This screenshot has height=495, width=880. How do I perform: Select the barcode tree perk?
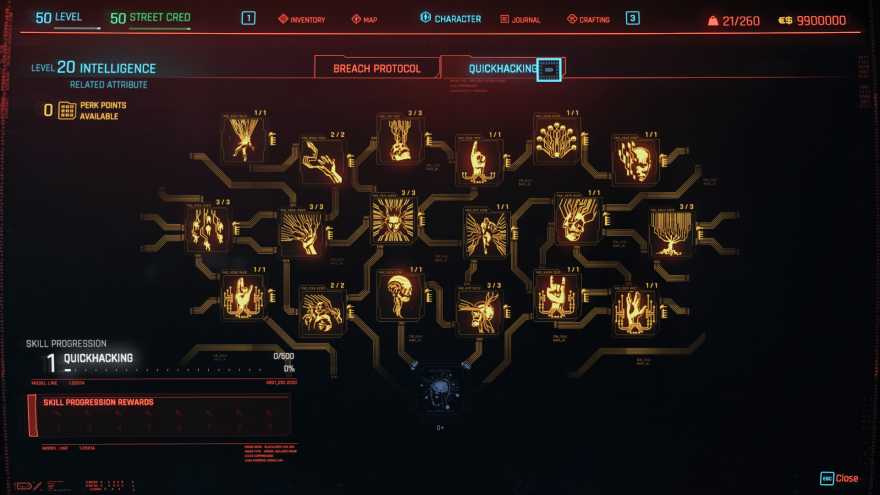[672, 232]
